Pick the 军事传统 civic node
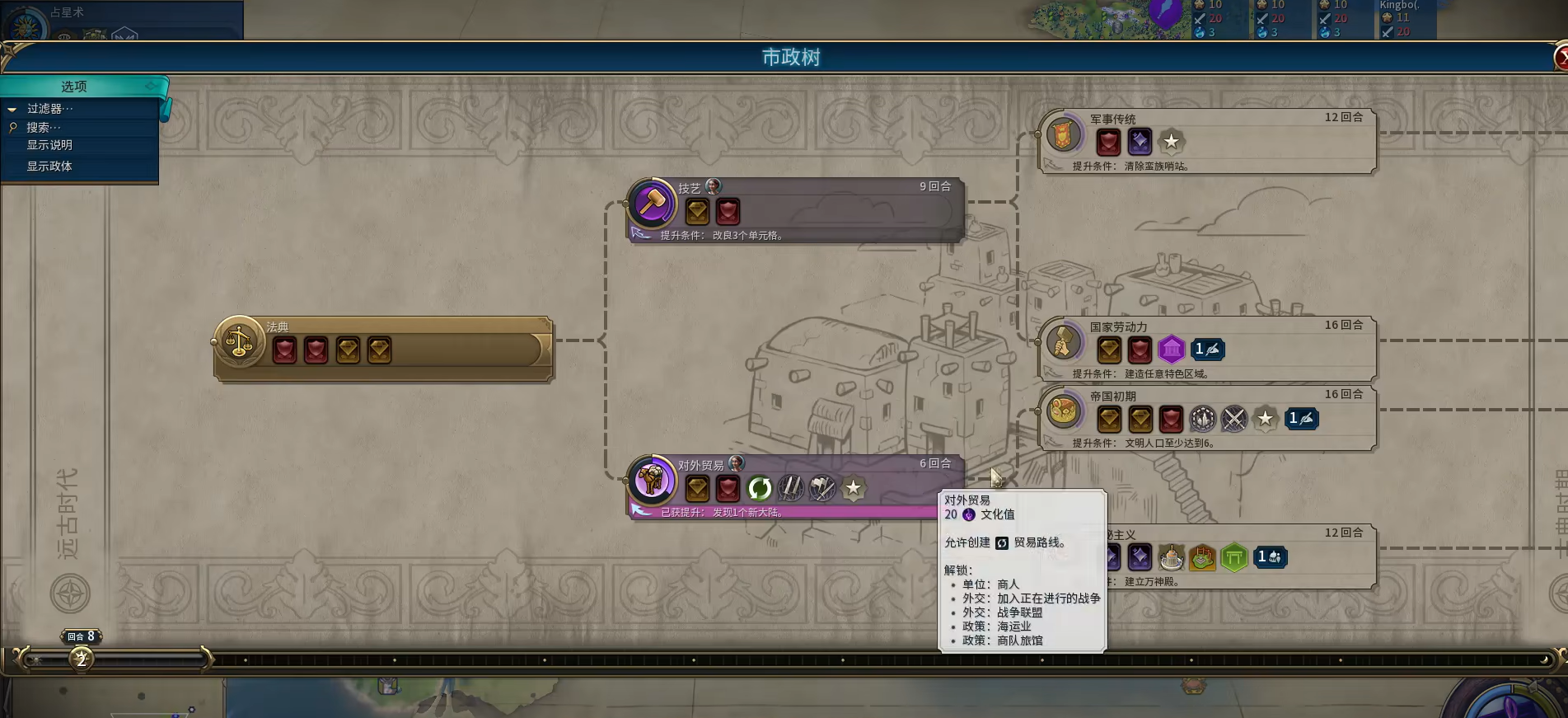Viewport: 1568px width, 718px height. coord(1207,141)
